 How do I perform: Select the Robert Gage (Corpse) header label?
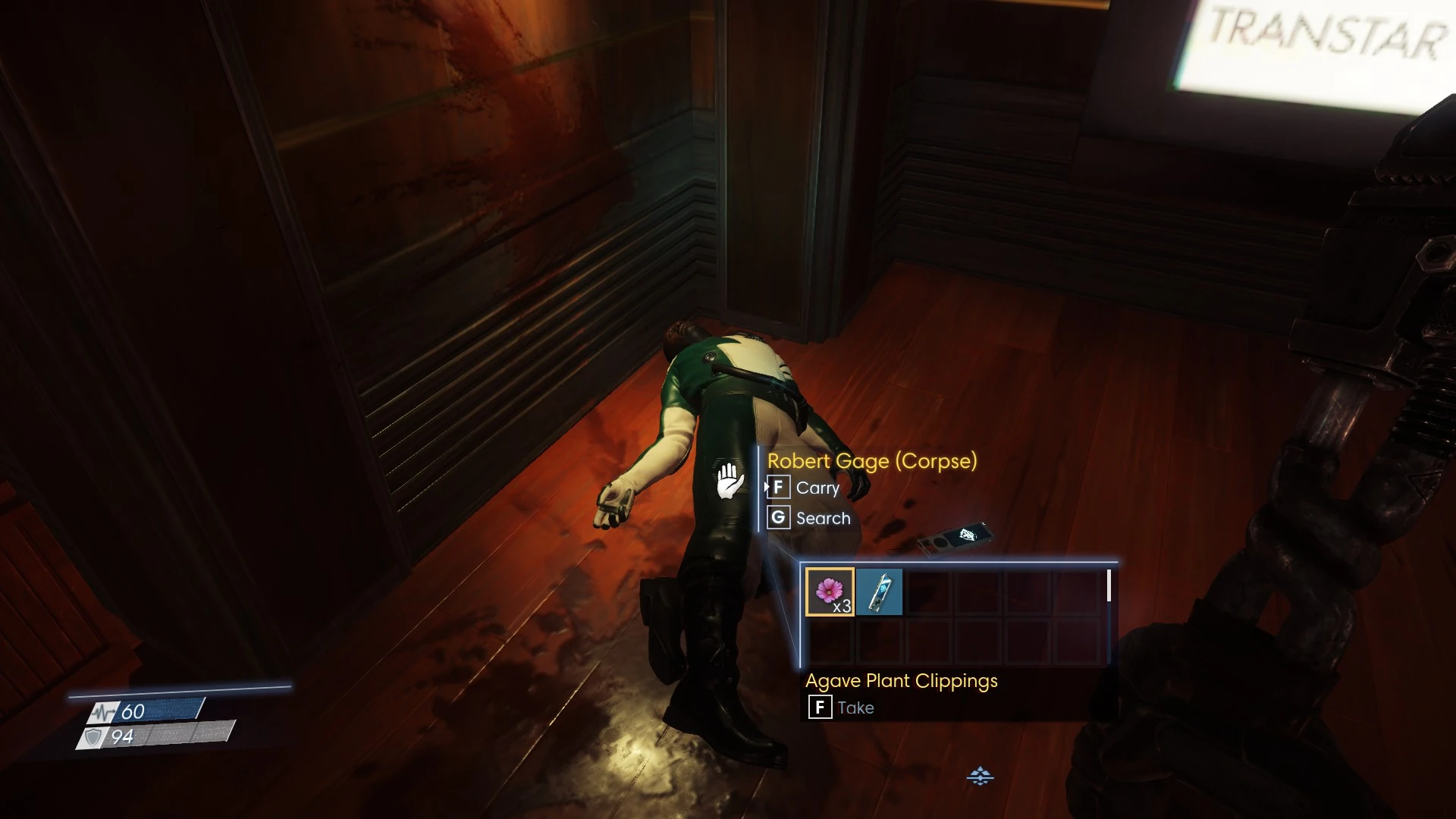point(871,462)
